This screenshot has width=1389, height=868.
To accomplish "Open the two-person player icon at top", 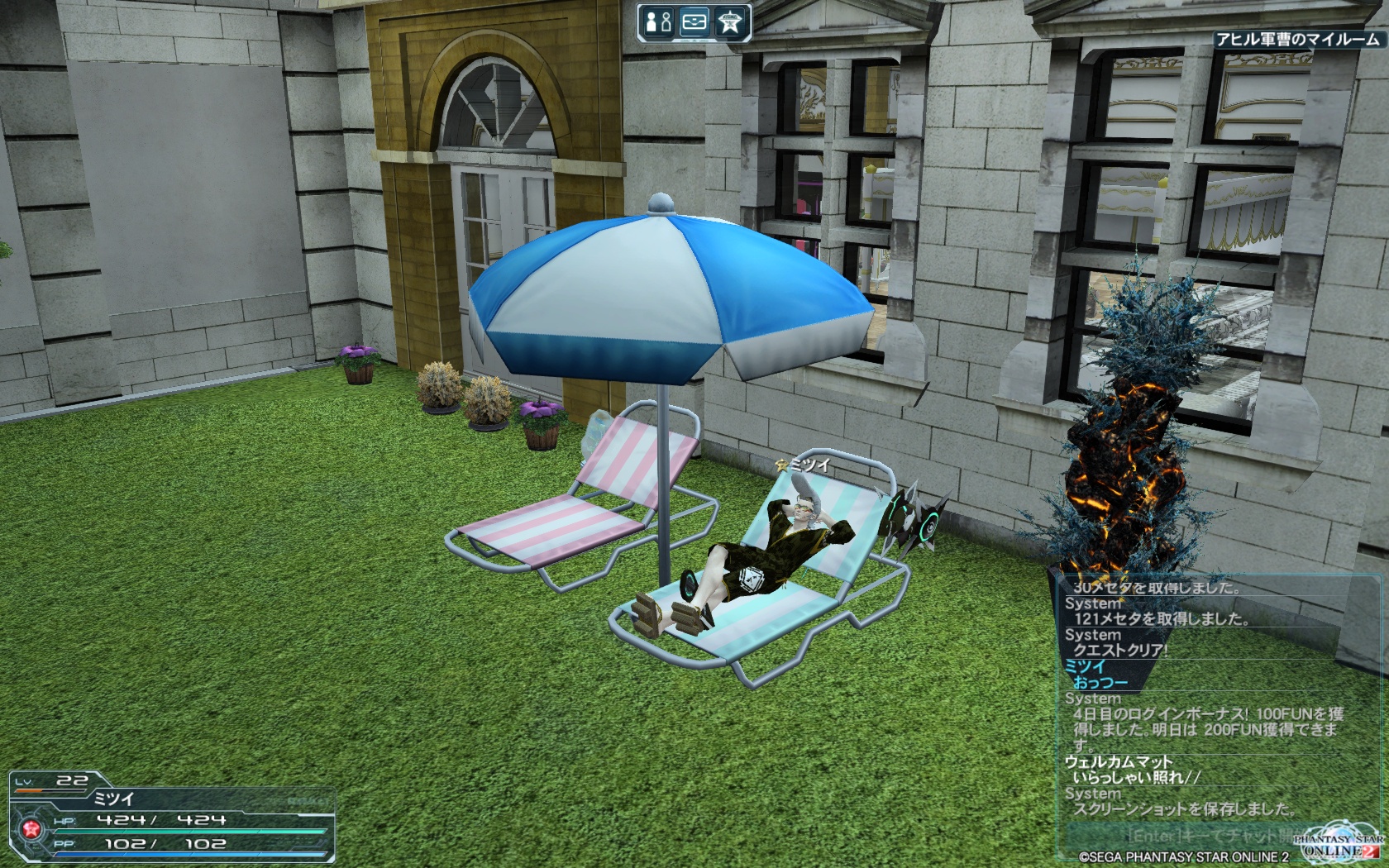I will point(658,21).
